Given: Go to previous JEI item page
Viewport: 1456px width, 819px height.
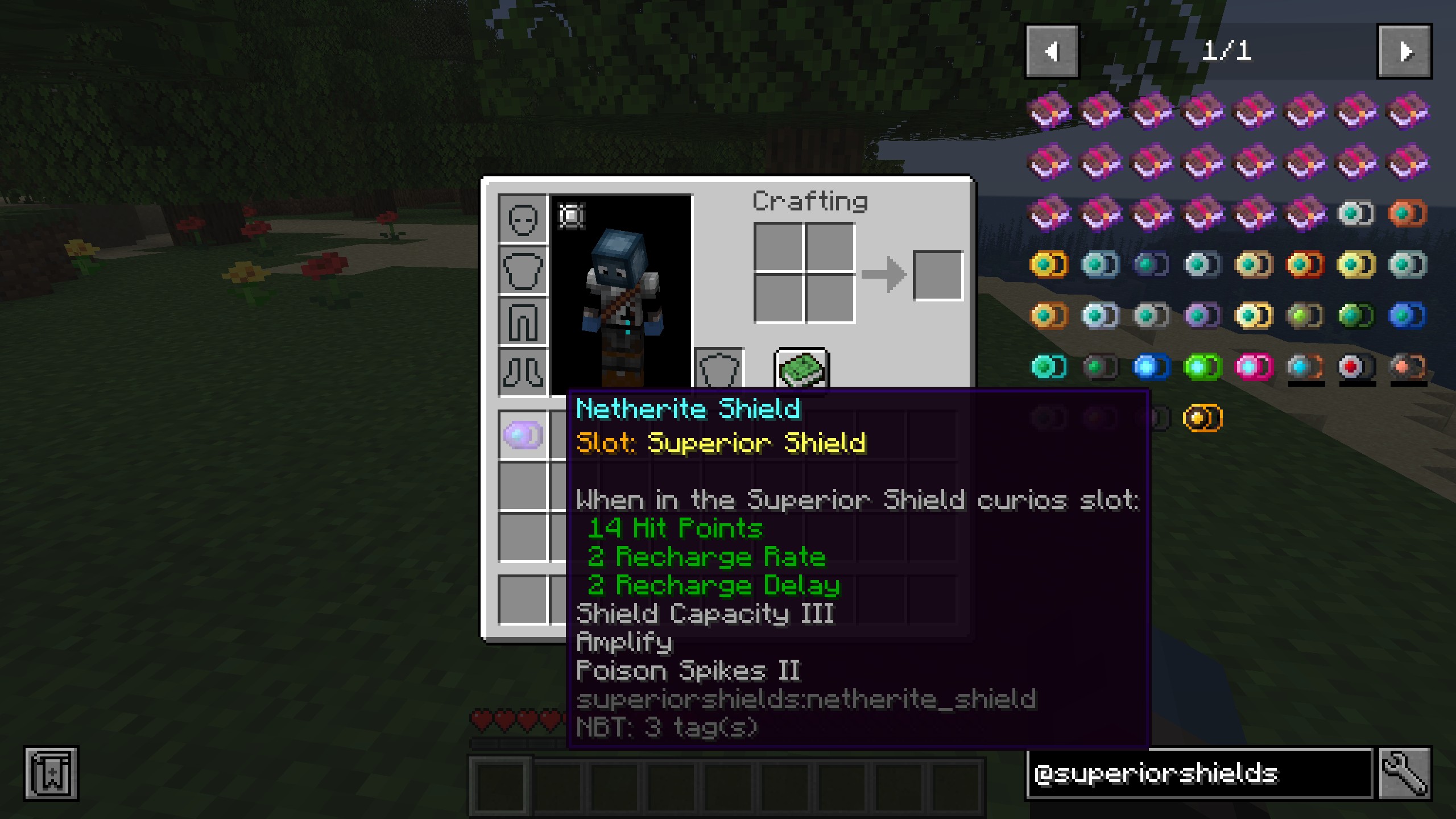Looking at the screenshot, I should point(1052,51).
